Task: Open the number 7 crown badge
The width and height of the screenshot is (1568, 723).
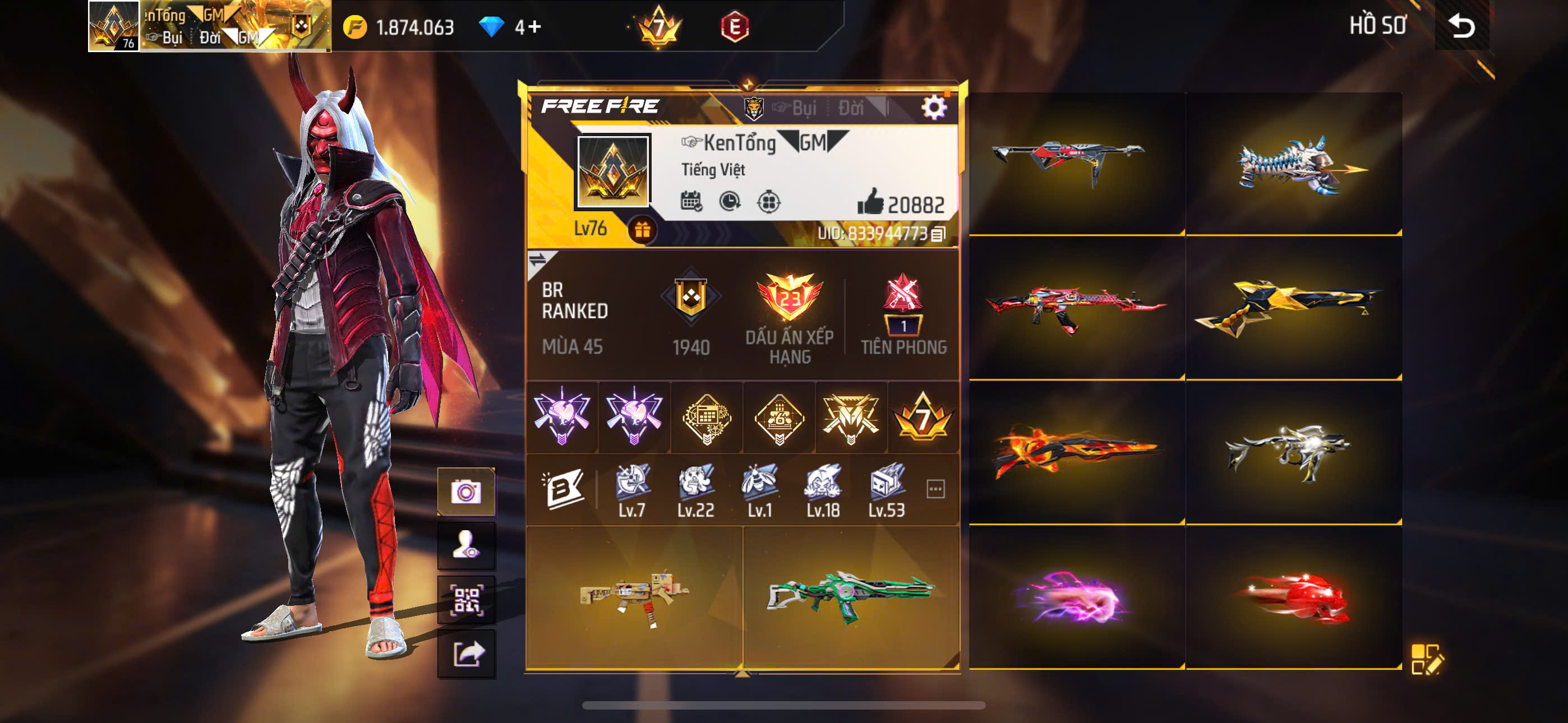Action: coord(658,27)
